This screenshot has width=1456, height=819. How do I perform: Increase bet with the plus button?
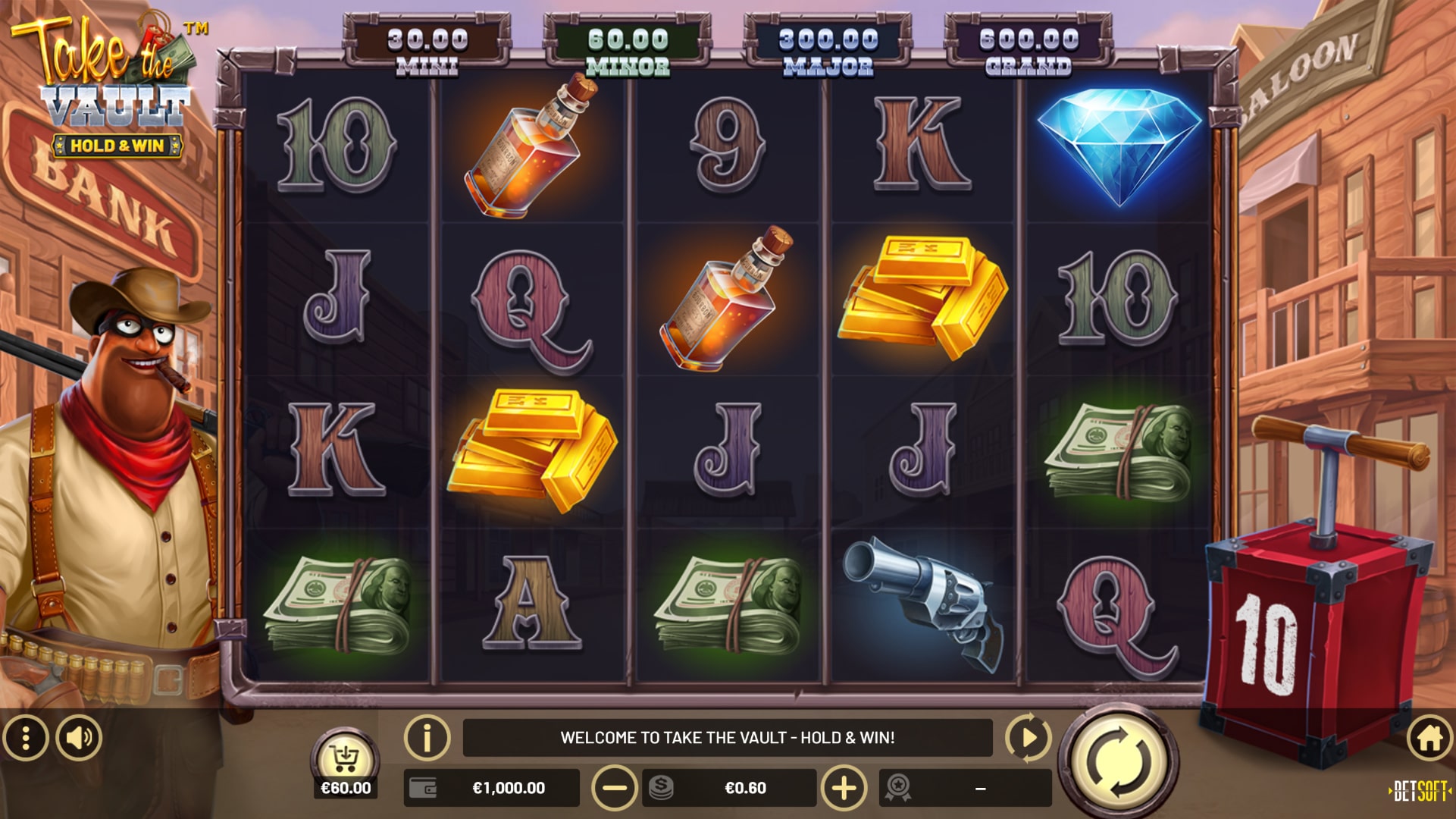point(844,789)
